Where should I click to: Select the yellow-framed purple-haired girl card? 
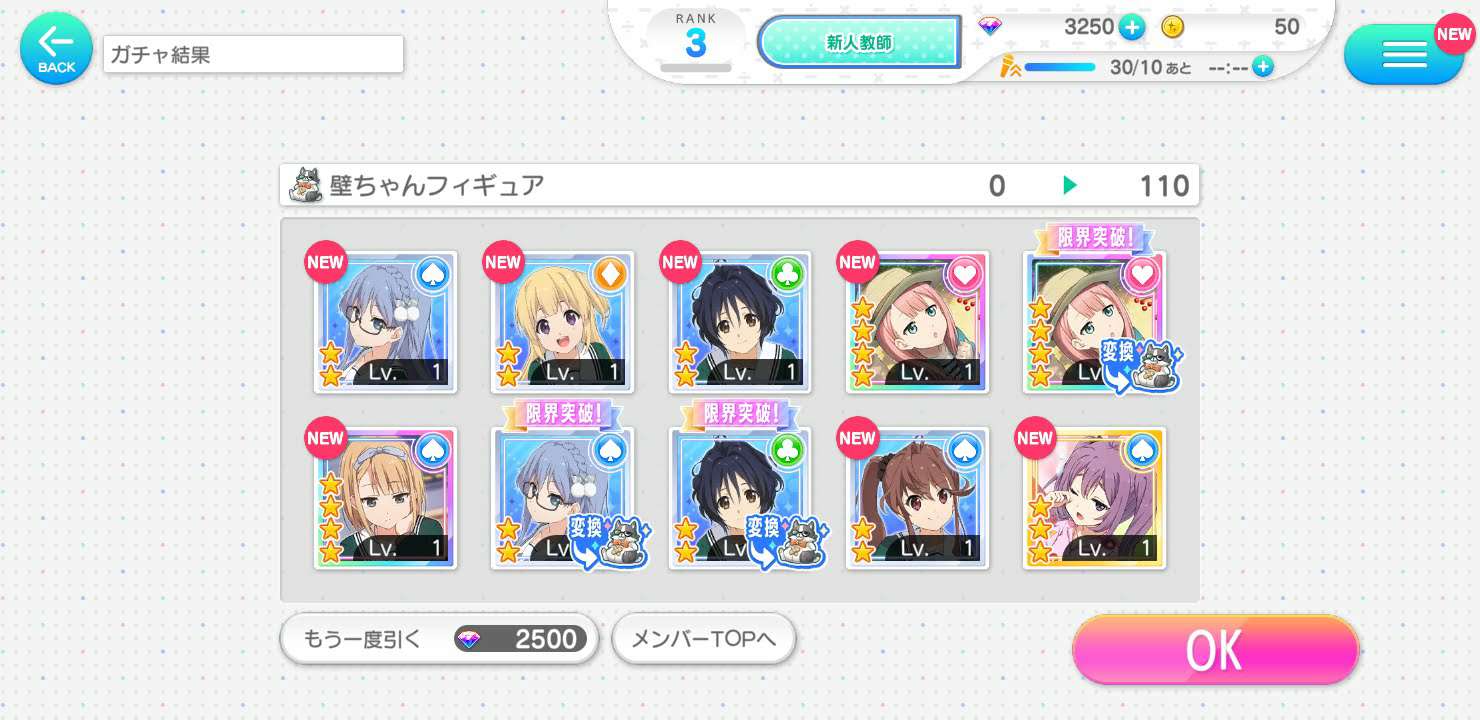1094,498
